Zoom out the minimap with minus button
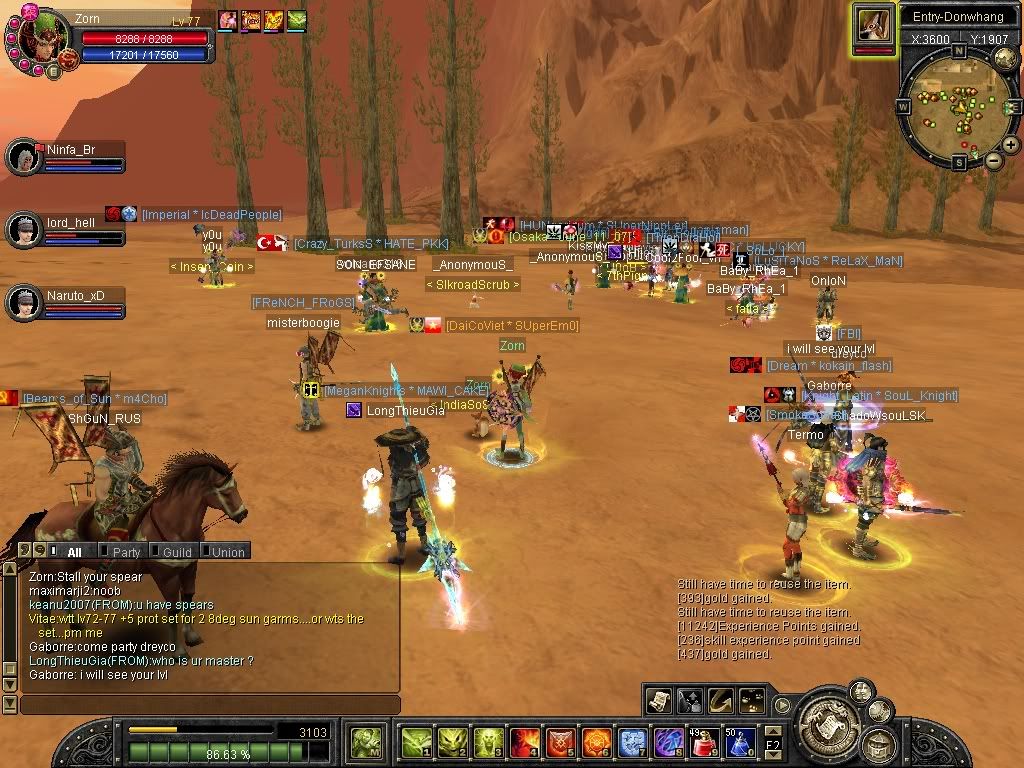1024x768 pixels. click(994, 160)
